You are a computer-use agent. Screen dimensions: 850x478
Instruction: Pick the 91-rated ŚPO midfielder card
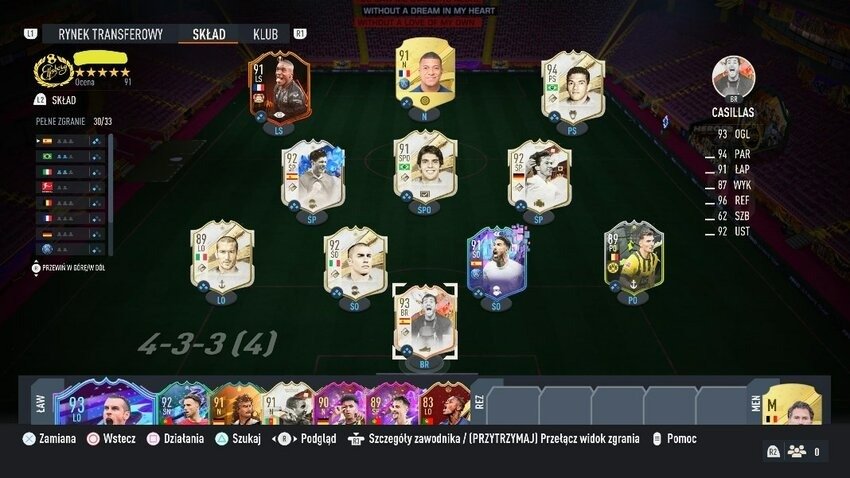click(425, 165)
